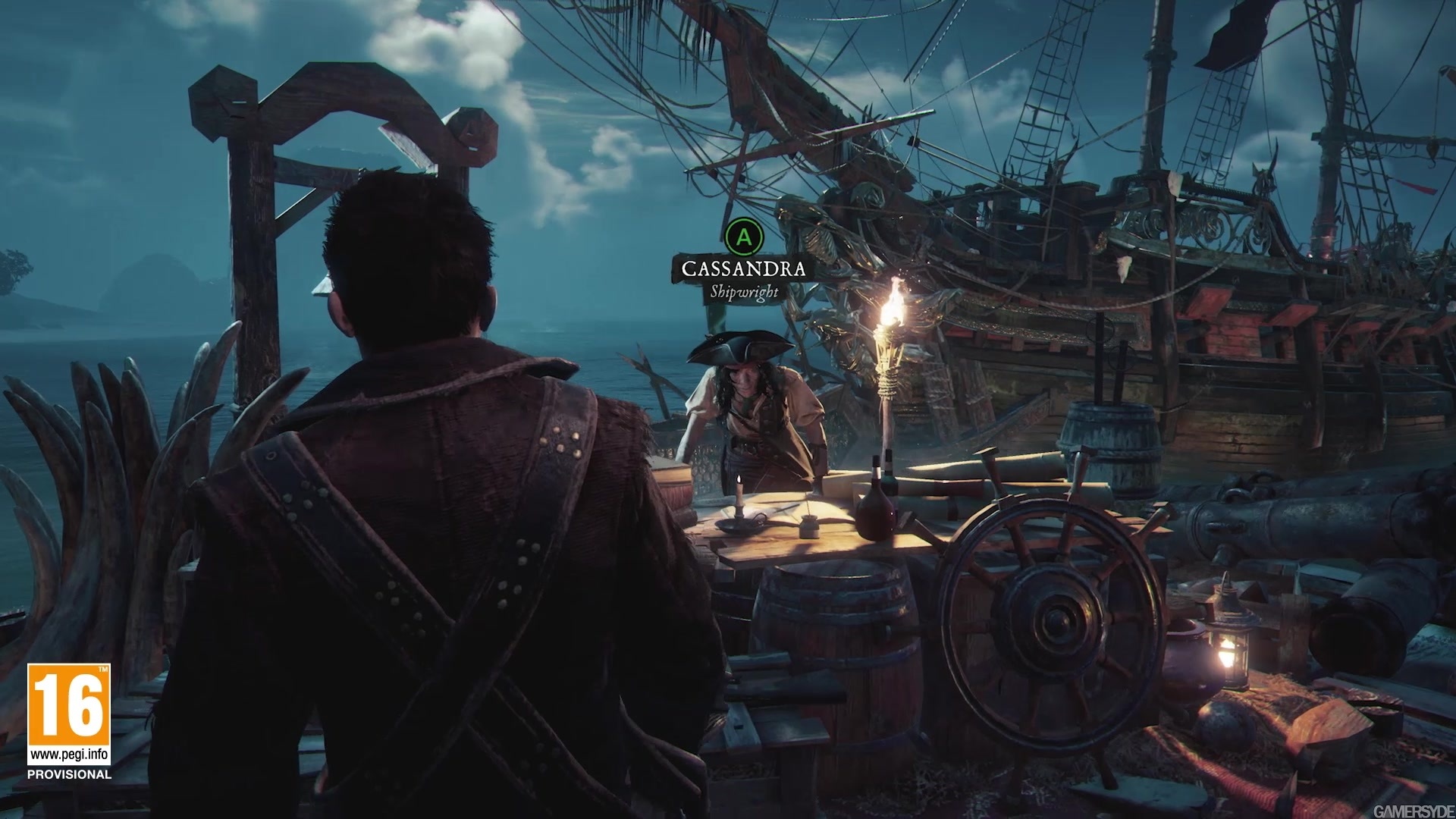This screenshot has width=1456, height=819.
Task: Select the Cassandra Shipwright nameplate
Action: pos(743,278)
